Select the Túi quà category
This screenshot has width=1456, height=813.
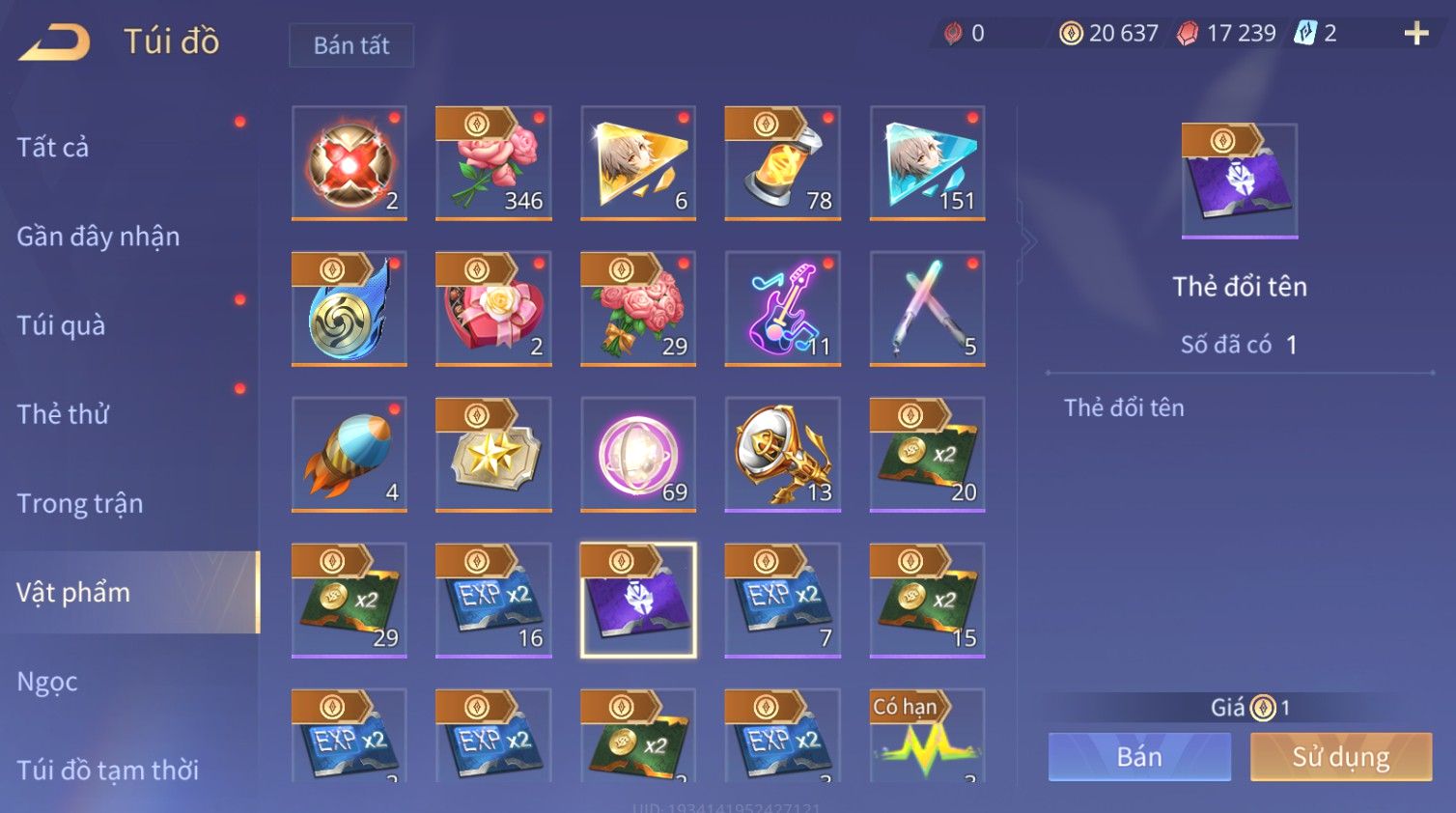coord(61,325)
